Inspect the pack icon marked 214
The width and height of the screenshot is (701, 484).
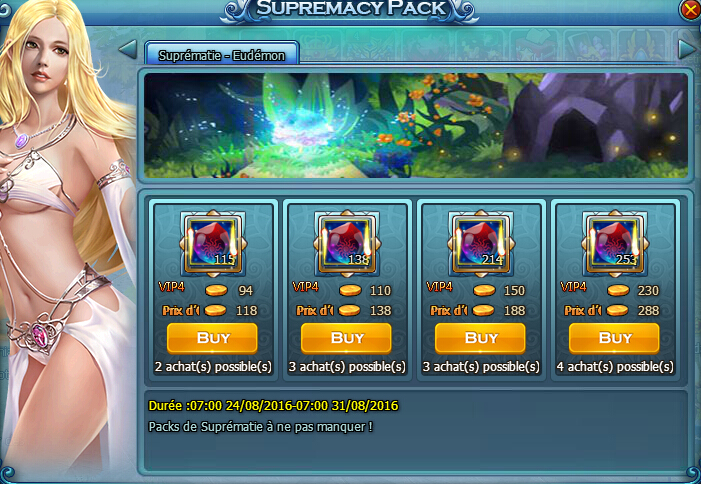pyautogui.click(x=481, y=245)
